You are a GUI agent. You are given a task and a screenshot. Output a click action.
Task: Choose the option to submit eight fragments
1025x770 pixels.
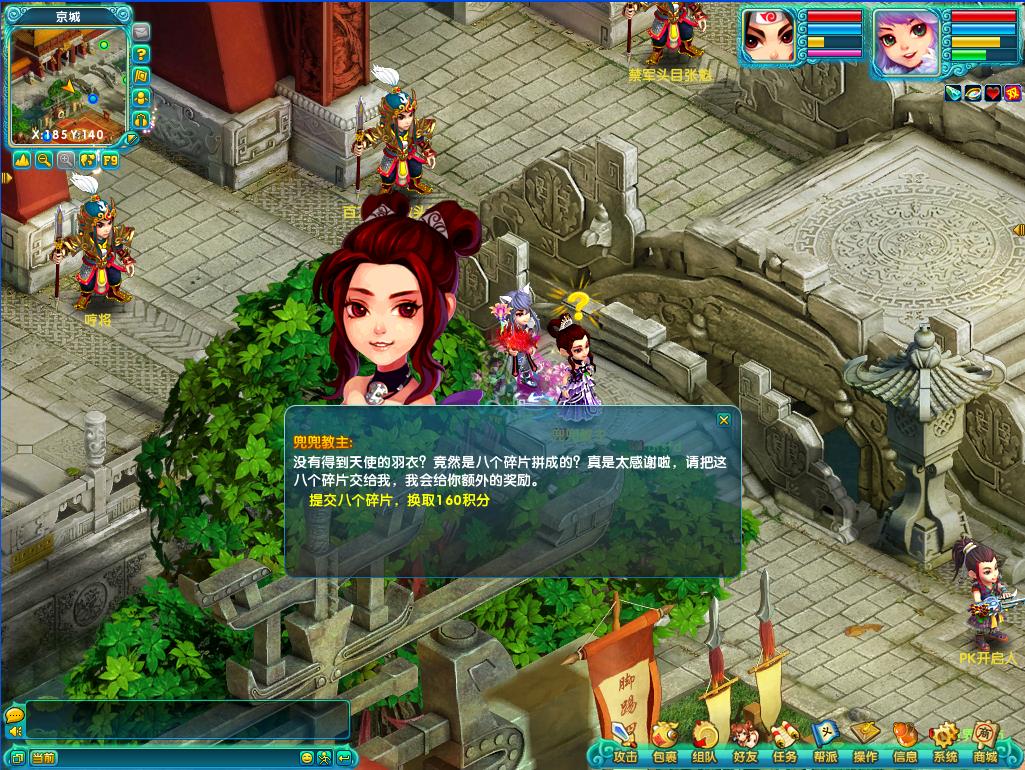400,500
